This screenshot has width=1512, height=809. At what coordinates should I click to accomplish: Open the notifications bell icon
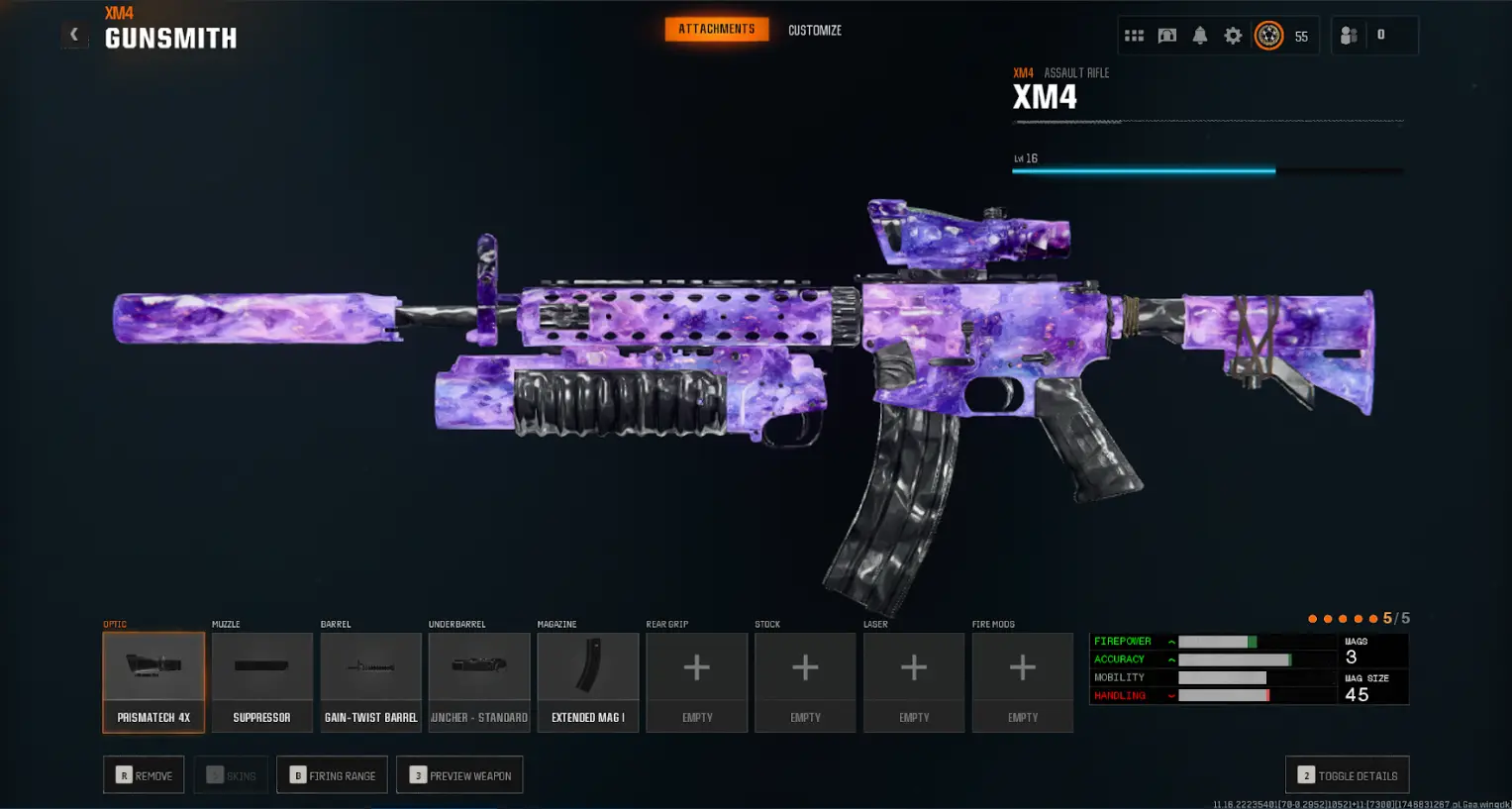(1200, 36)
